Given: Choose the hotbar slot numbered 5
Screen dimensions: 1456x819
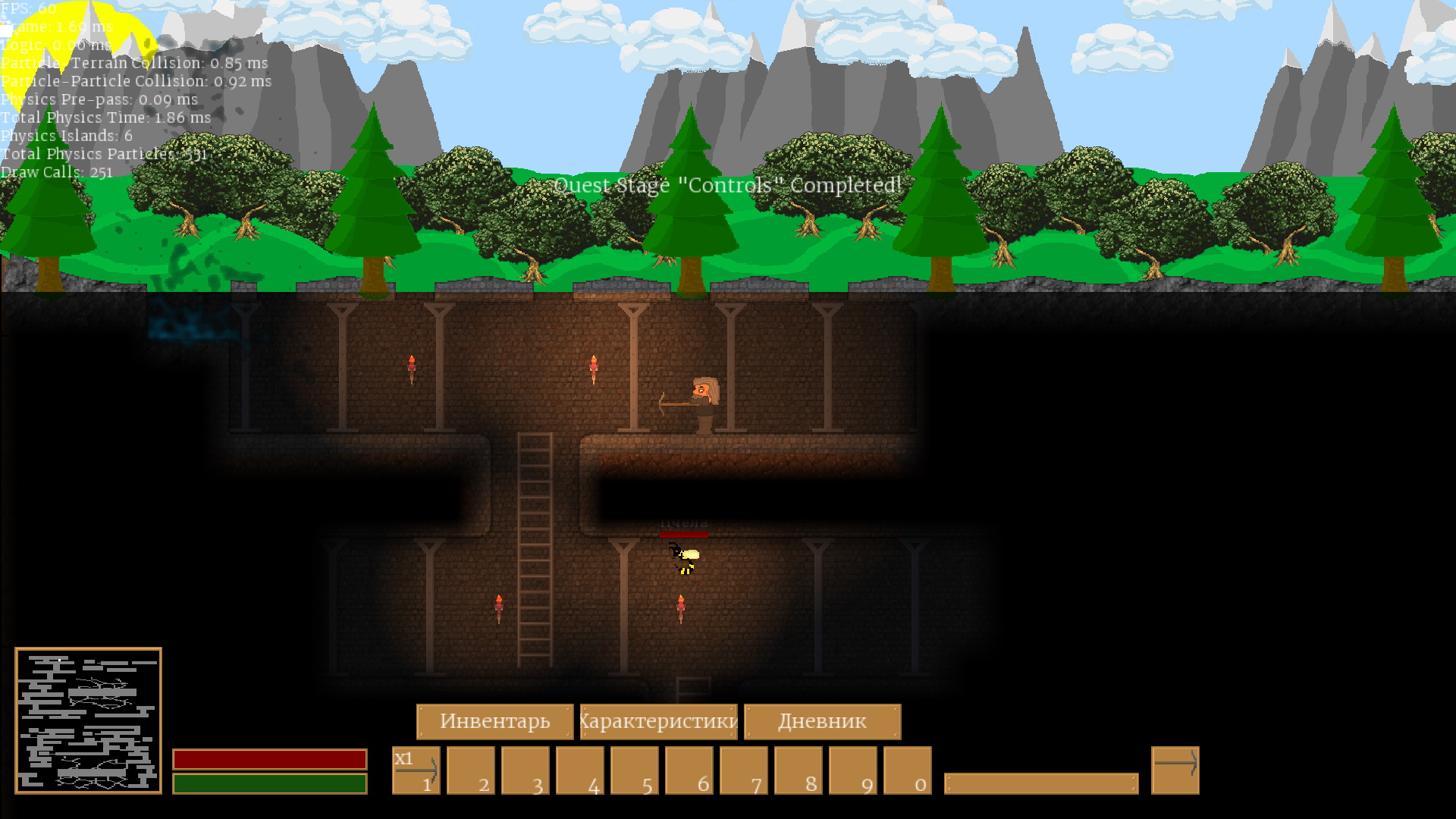Looking at the screenshot, I should click(634, 770).
